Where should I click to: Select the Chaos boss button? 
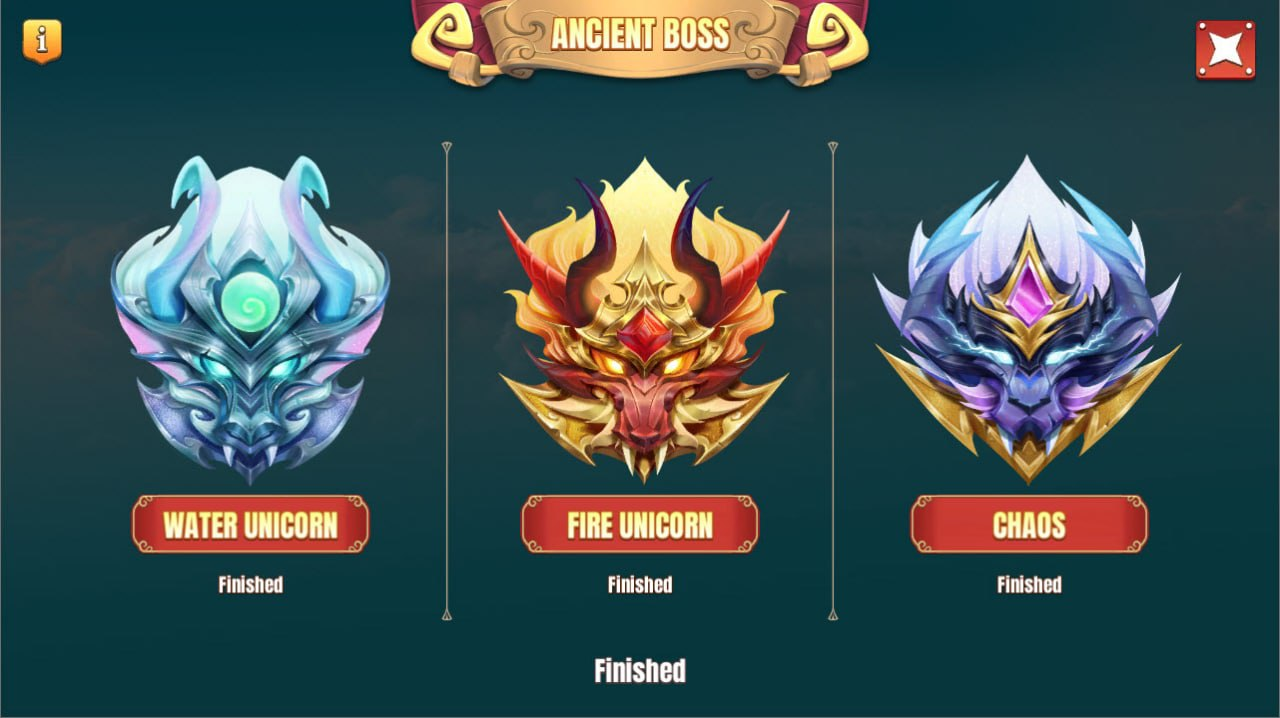(x=1029, y=524)
